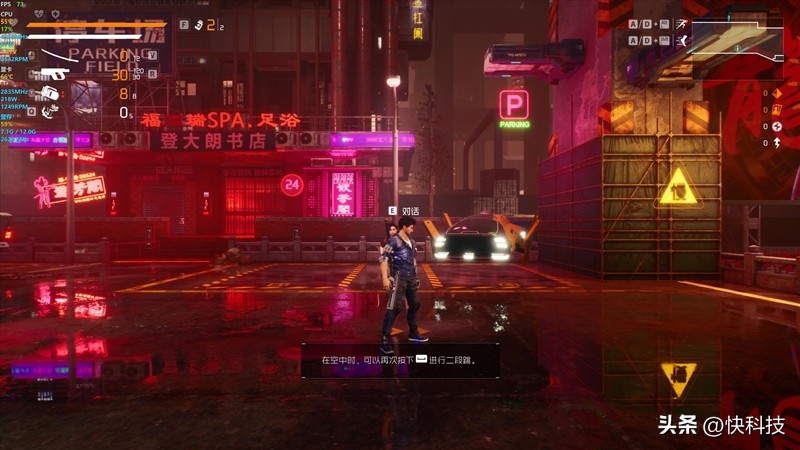Screen dimensions: 800x450
Task: Click the dash move icon in the hints
Action: coord(681,40)
